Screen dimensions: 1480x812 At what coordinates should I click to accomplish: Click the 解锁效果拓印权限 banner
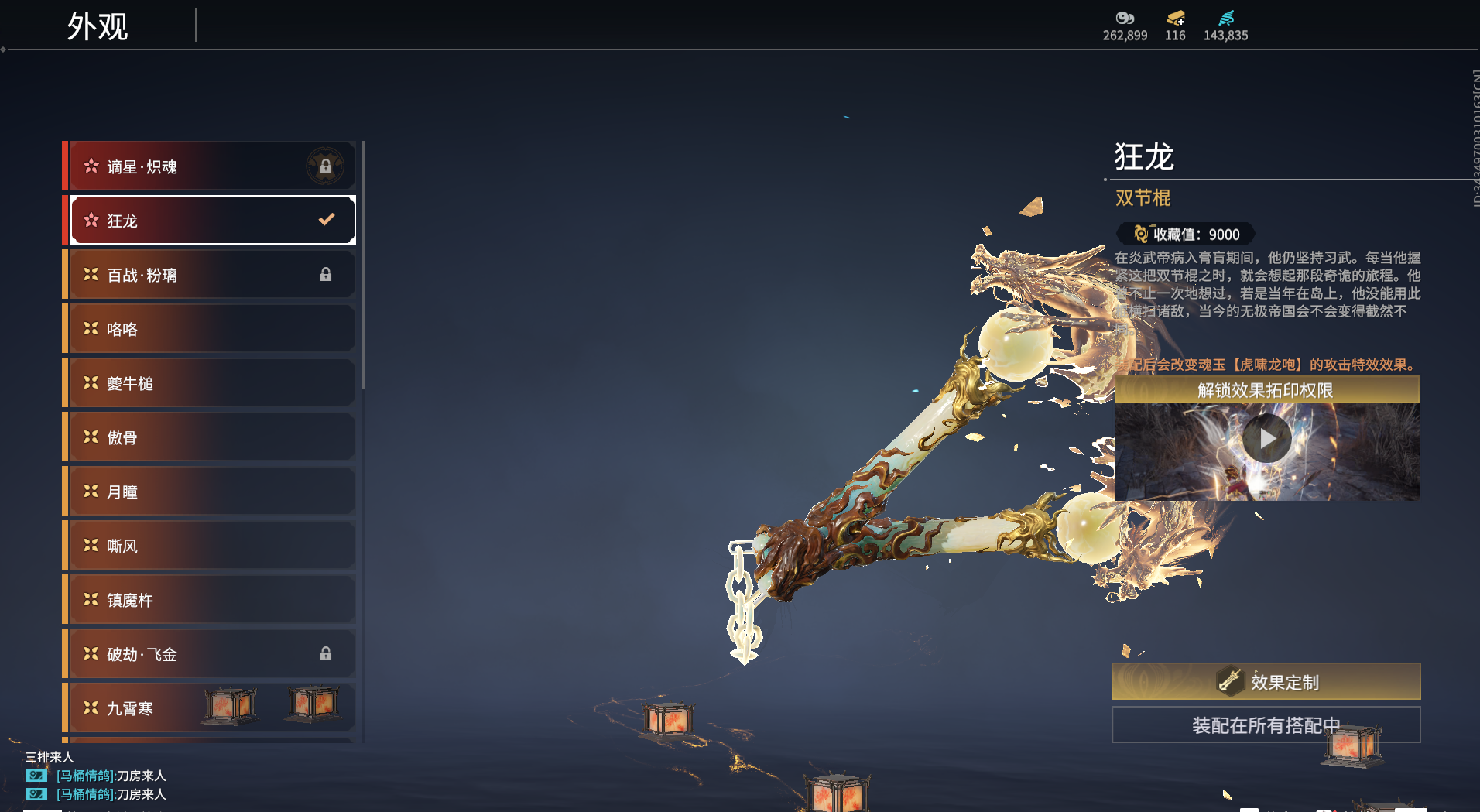[x=1266, y=390]
